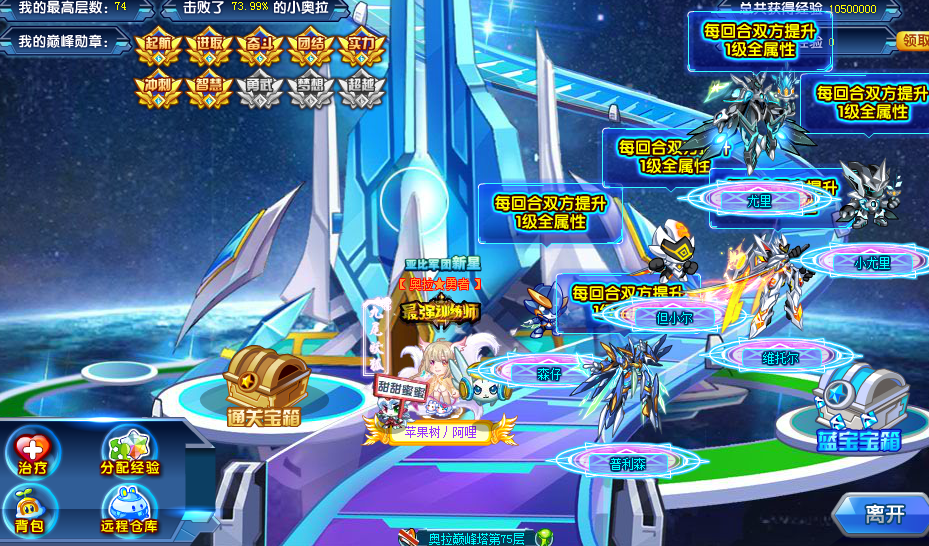This screenshot has width=929, height=546.
Task: Choose opponent nameplate 维托尔
Action: 780,357
